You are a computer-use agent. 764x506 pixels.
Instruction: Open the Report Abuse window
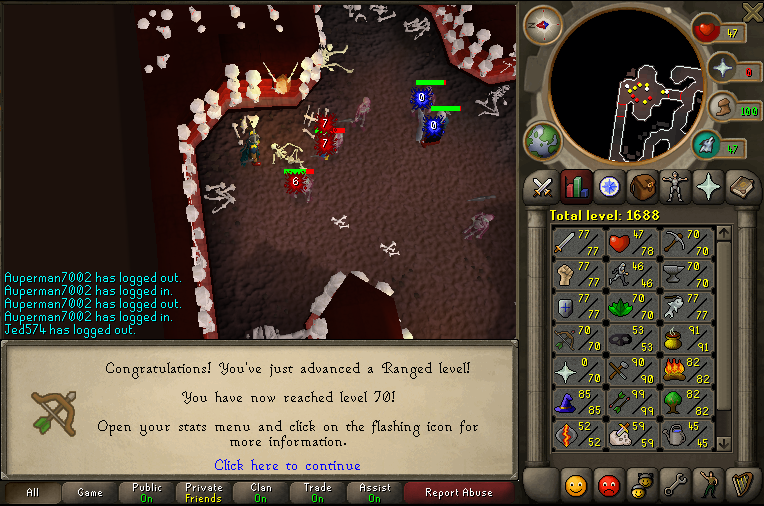click(458, 493)
